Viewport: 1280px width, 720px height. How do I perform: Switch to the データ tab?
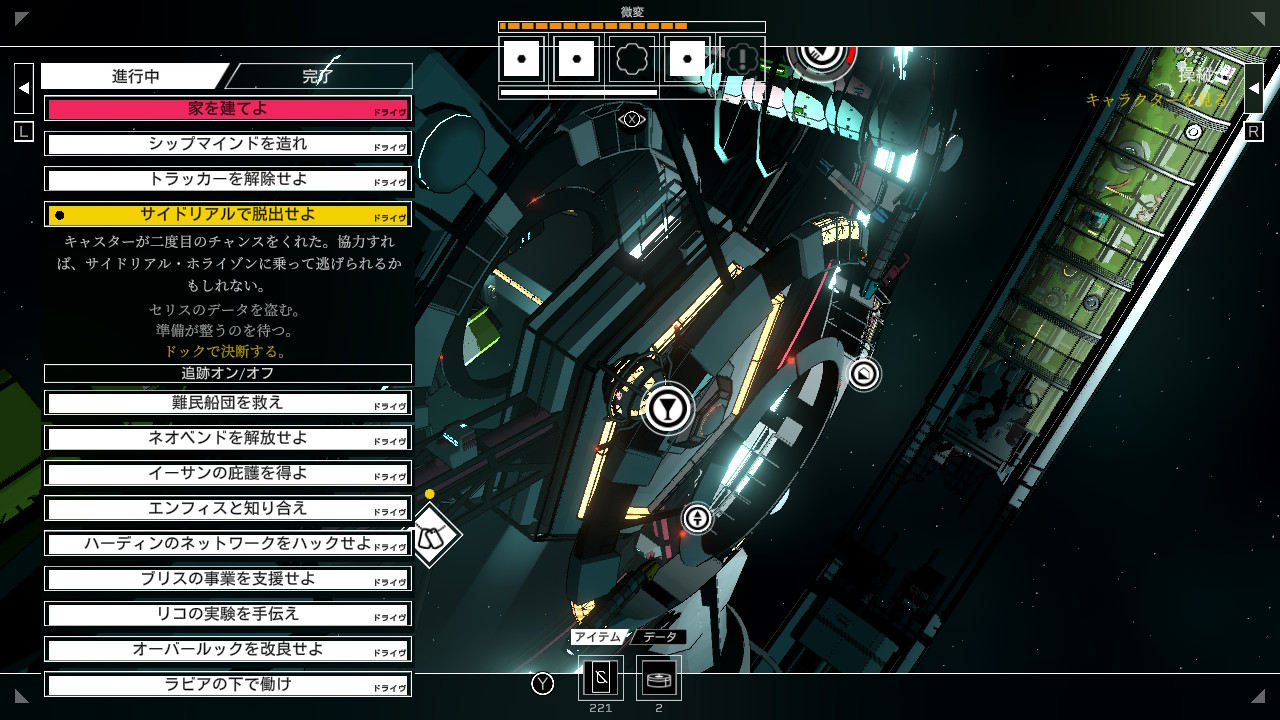click(x=659, y=637)
